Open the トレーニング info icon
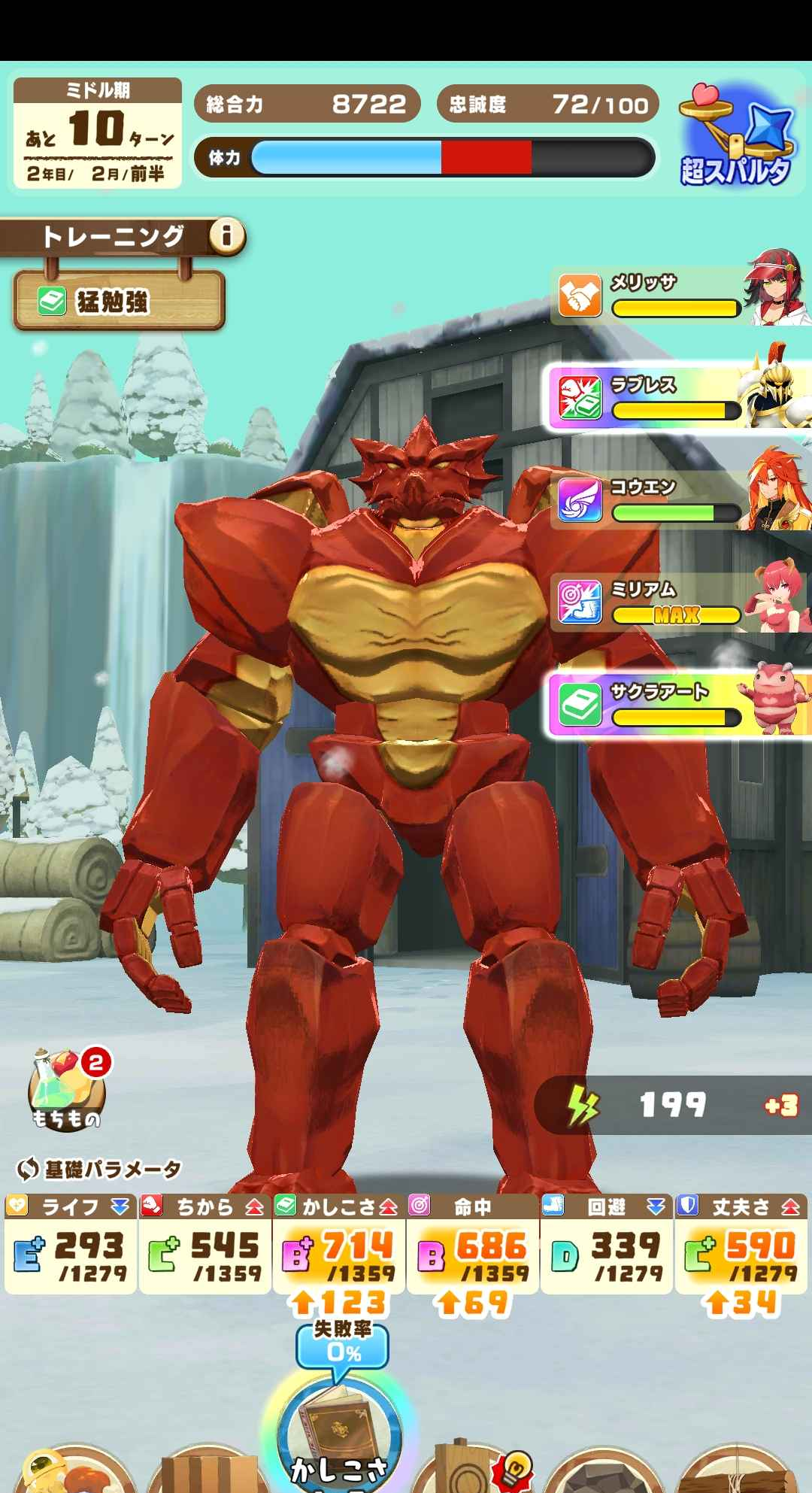This screenshot has height=1493, width=812. coord(227,237)
